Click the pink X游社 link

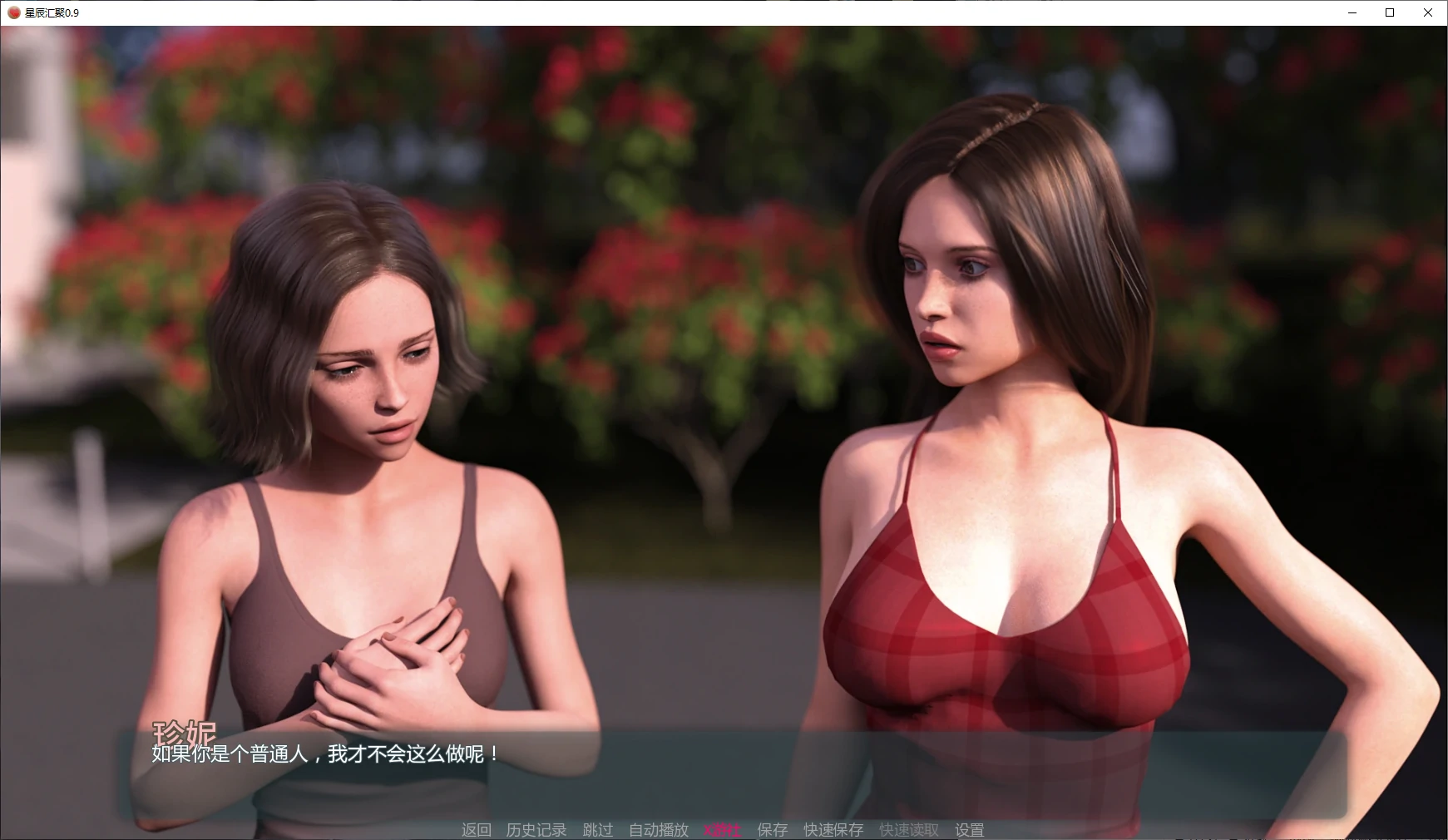click(x=720, y=829)
